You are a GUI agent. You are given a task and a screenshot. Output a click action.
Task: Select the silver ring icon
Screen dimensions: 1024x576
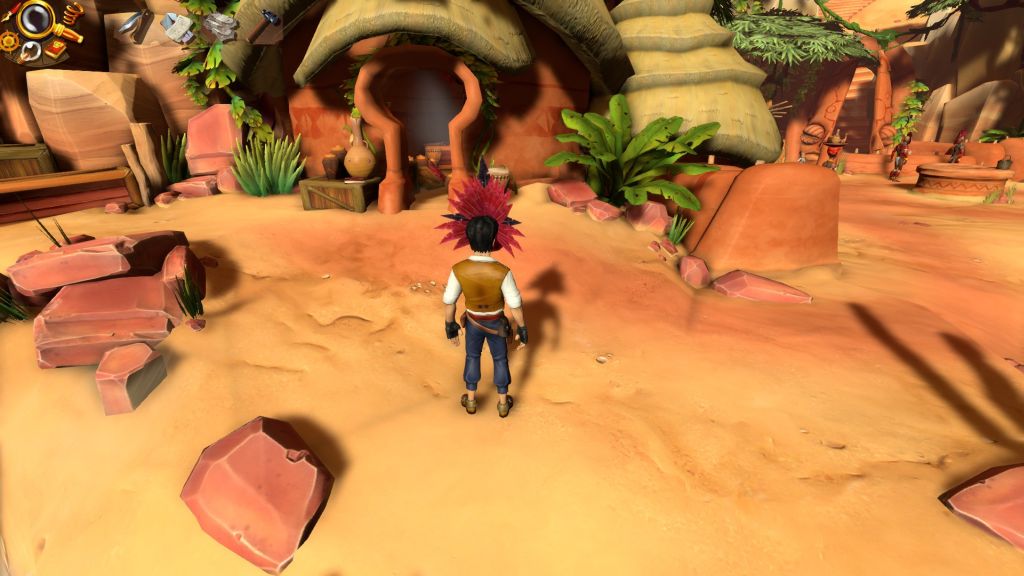point(30,51)
